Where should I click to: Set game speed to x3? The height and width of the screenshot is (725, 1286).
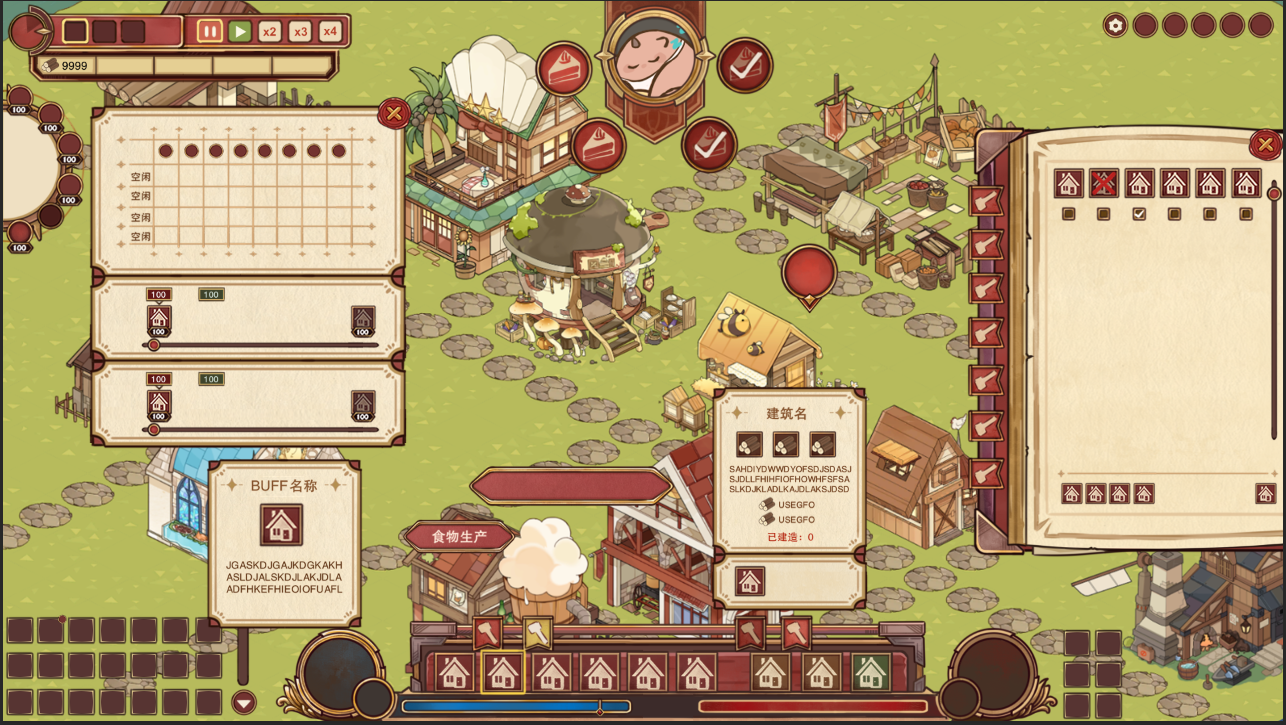point(300,31)
